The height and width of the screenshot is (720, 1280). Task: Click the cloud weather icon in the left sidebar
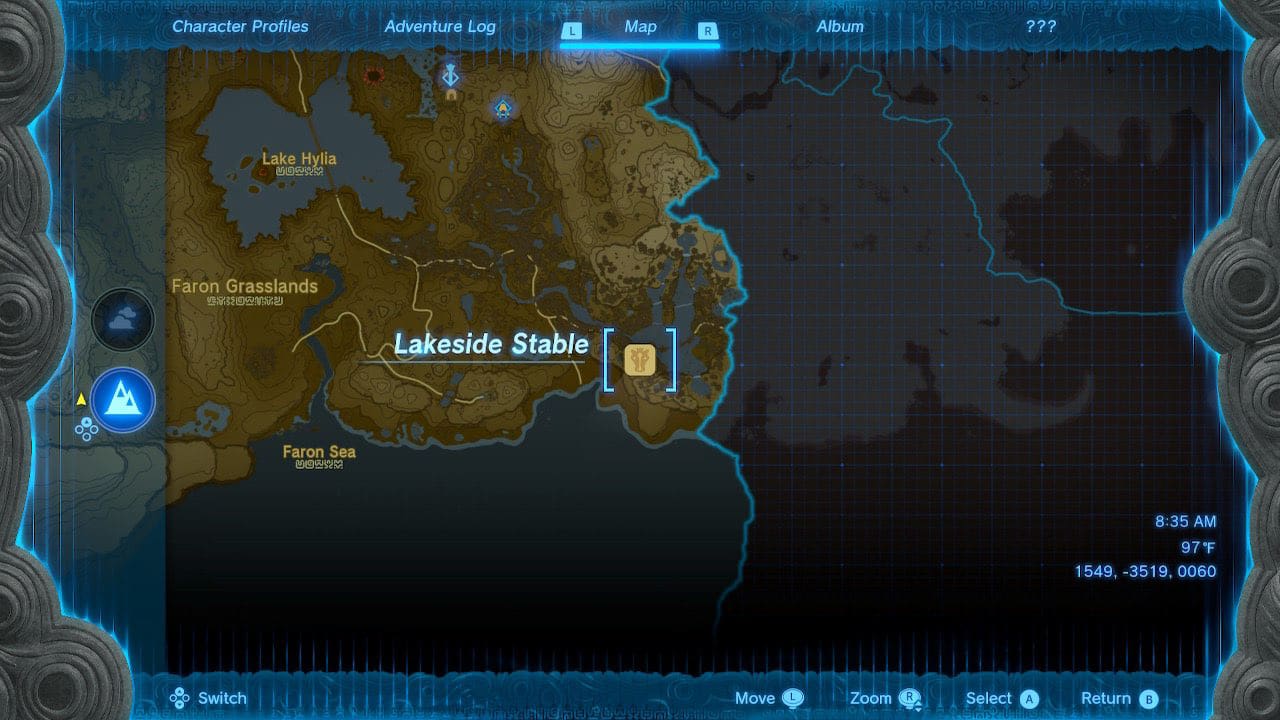pos(123,318)
